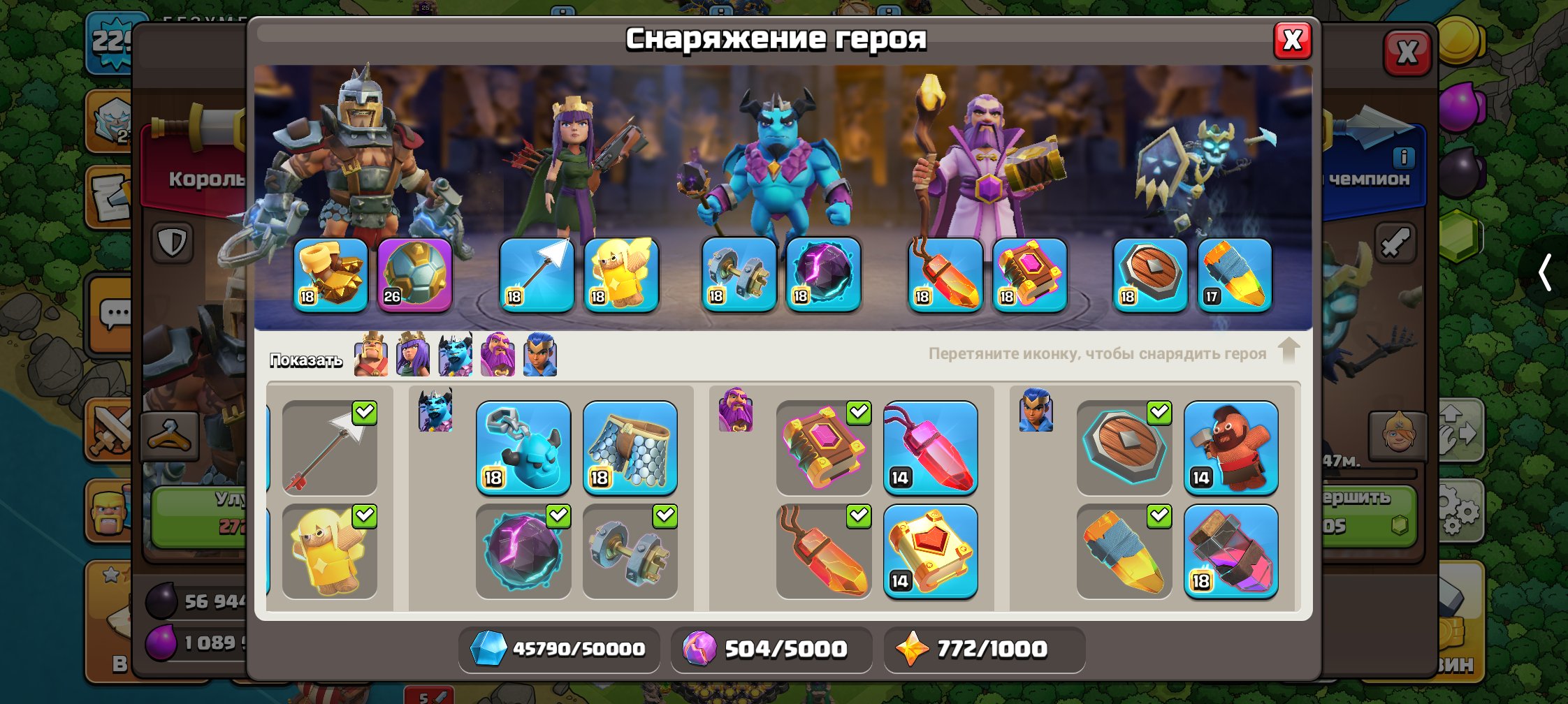Filter equipment by Archer Queen portrait
The height and width of the screenshot is (704, 1568).
[412, 355]
